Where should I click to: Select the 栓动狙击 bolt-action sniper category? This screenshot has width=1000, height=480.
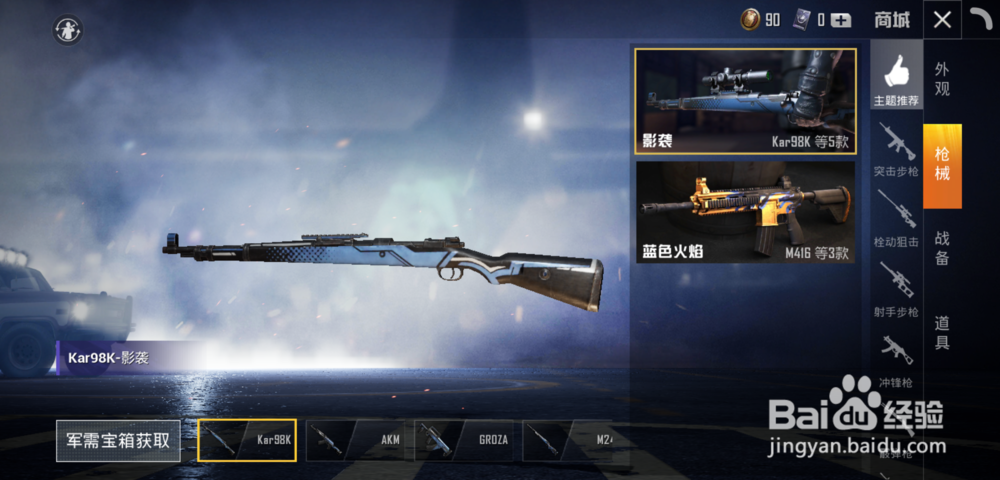click(x=896, y=218)
